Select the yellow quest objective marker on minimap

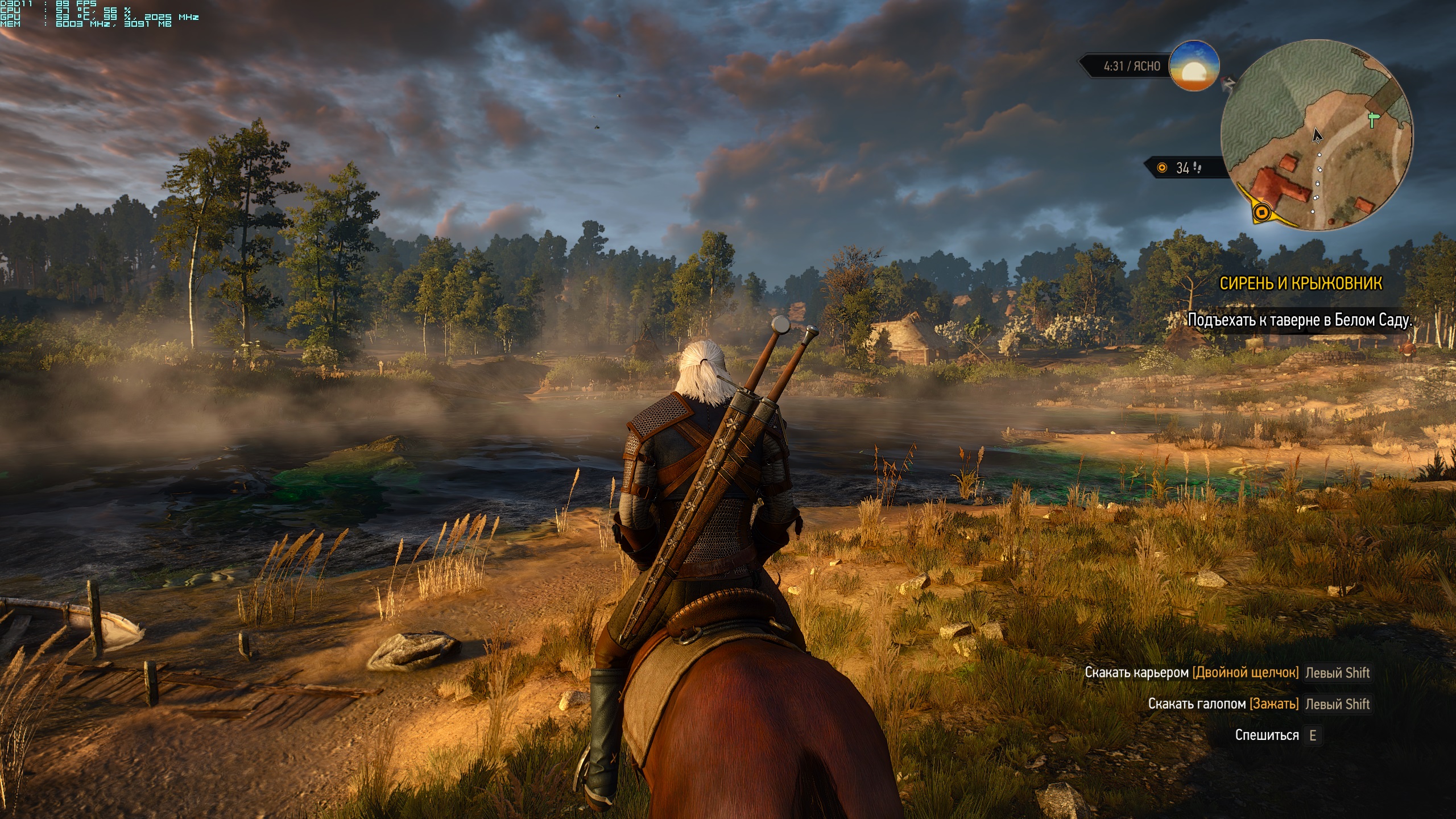click(x=1262, y=213)
